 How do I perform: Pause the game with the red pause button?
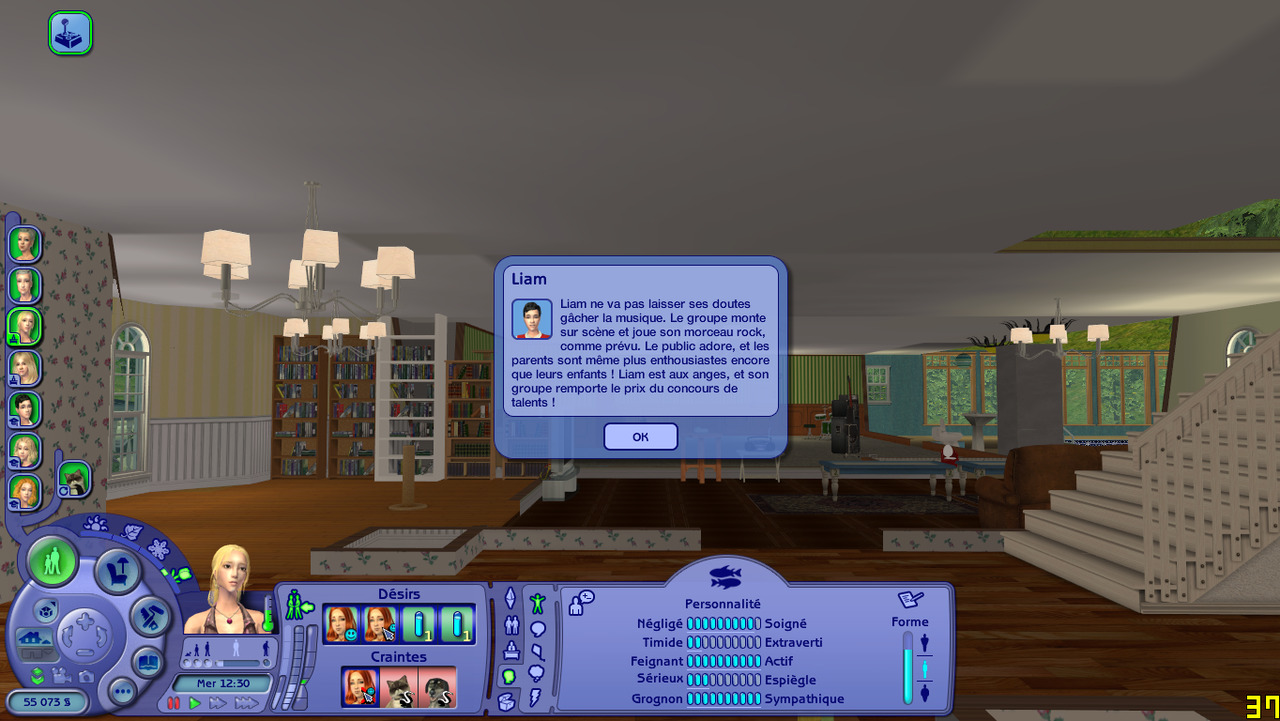pos(175,704)
